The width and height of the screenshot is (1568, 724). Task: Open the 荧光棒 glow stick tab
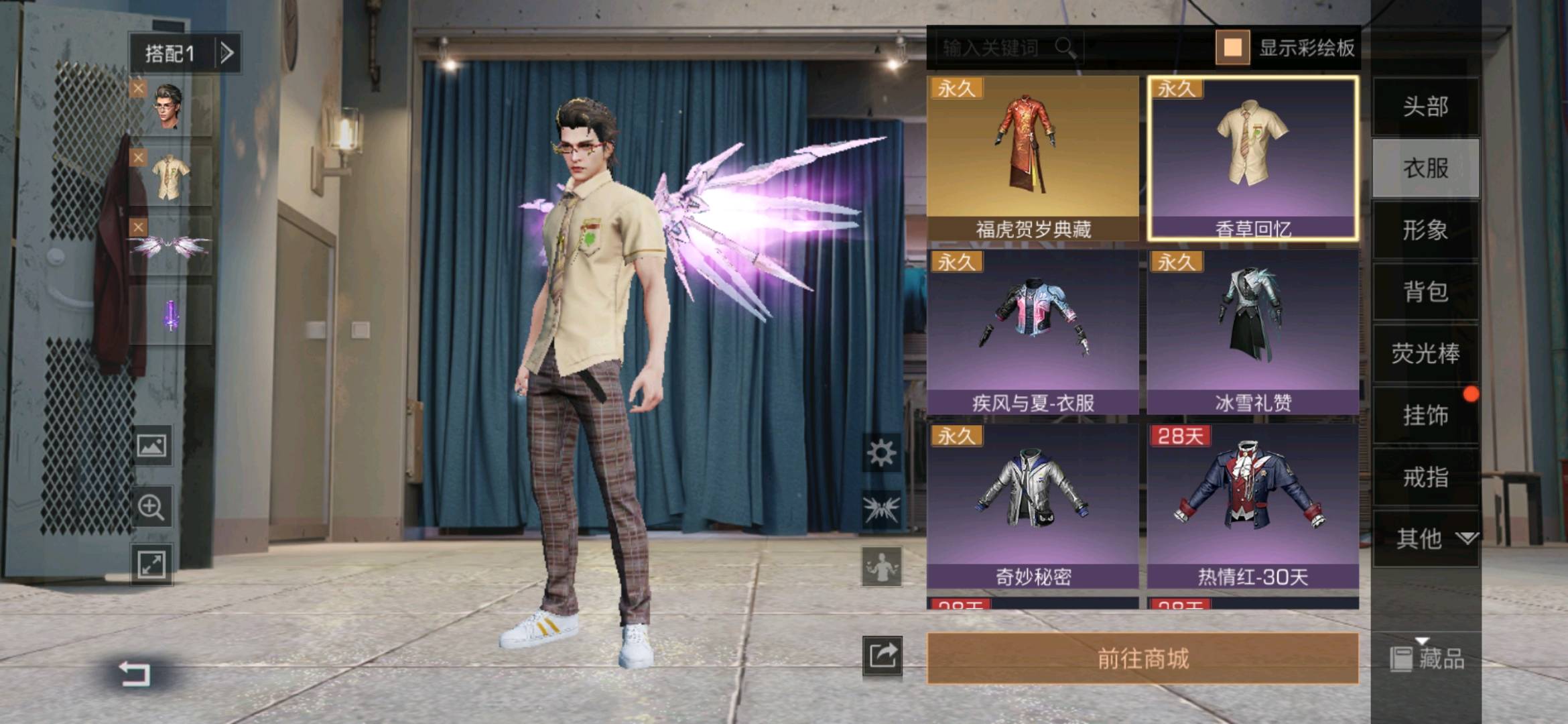pos(1425,353)
